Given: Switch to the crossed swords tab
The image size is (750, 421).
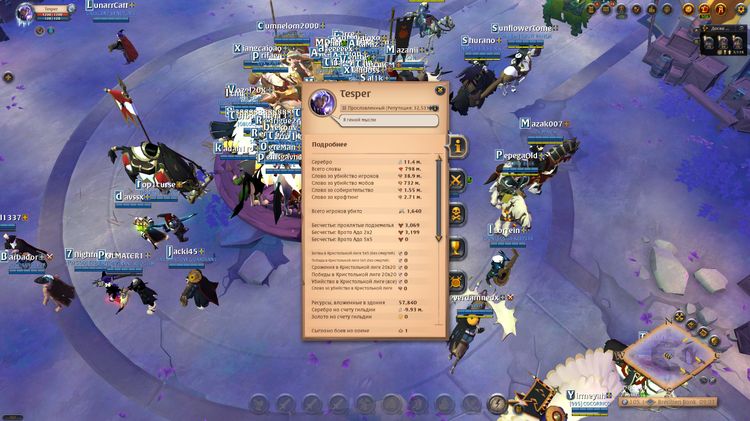Looking at the screenshot, I should (x=457, y=181).
